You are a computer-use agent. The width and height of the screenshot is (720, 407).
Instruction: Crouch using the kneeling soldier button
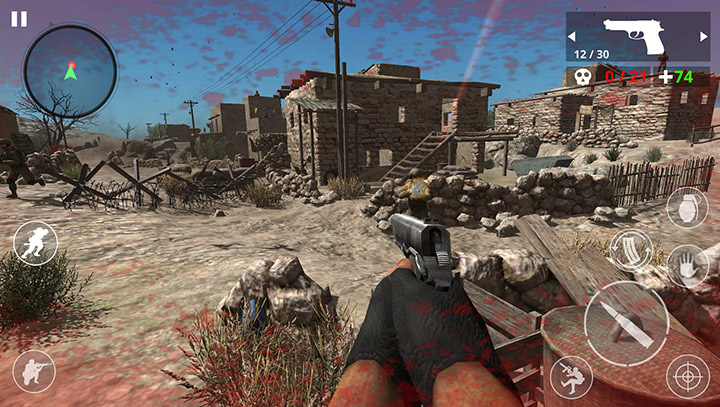[34, 371]
